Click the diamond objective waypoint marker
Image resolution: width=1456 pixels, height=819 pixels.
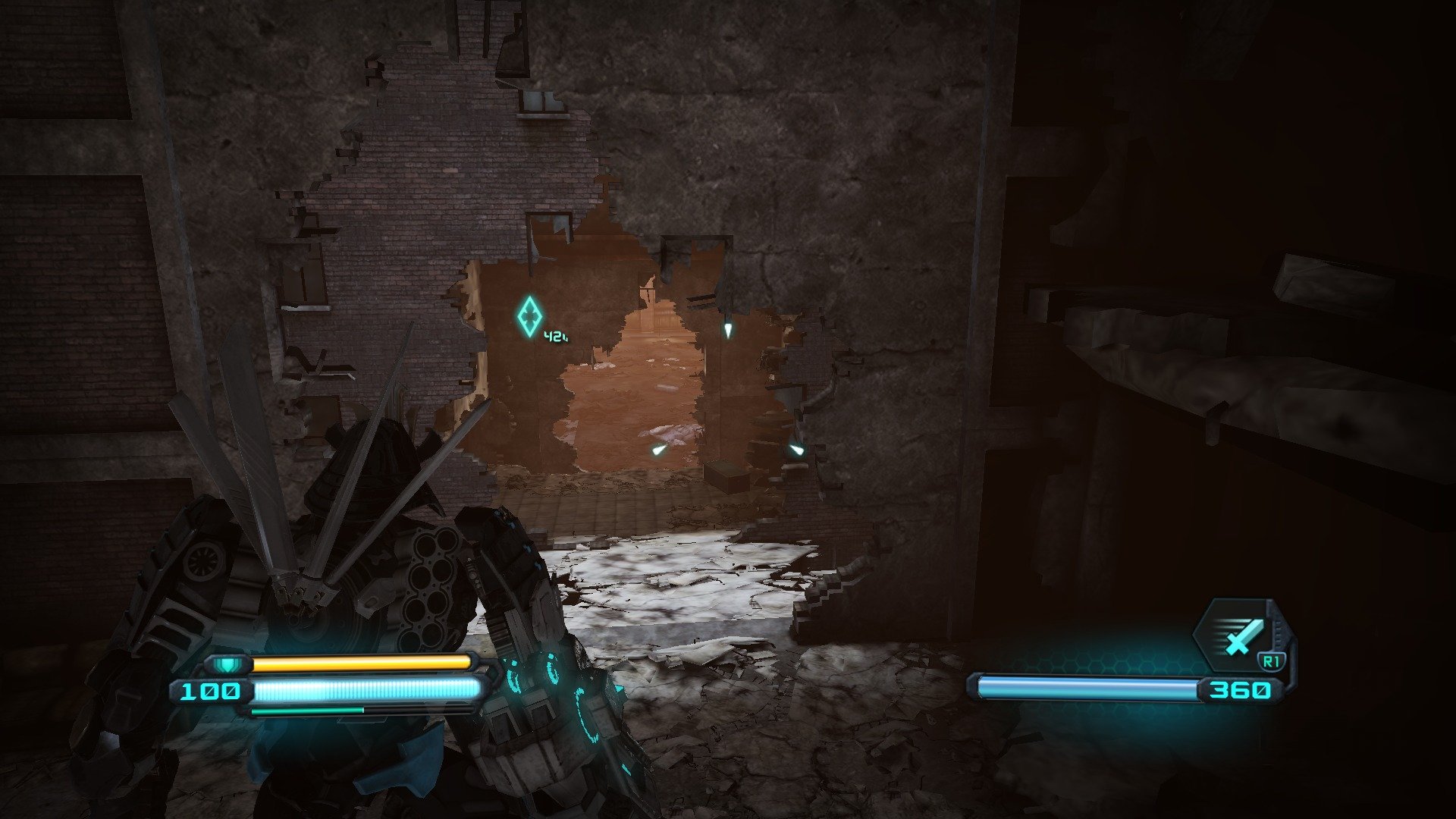(x=529, y=315)
